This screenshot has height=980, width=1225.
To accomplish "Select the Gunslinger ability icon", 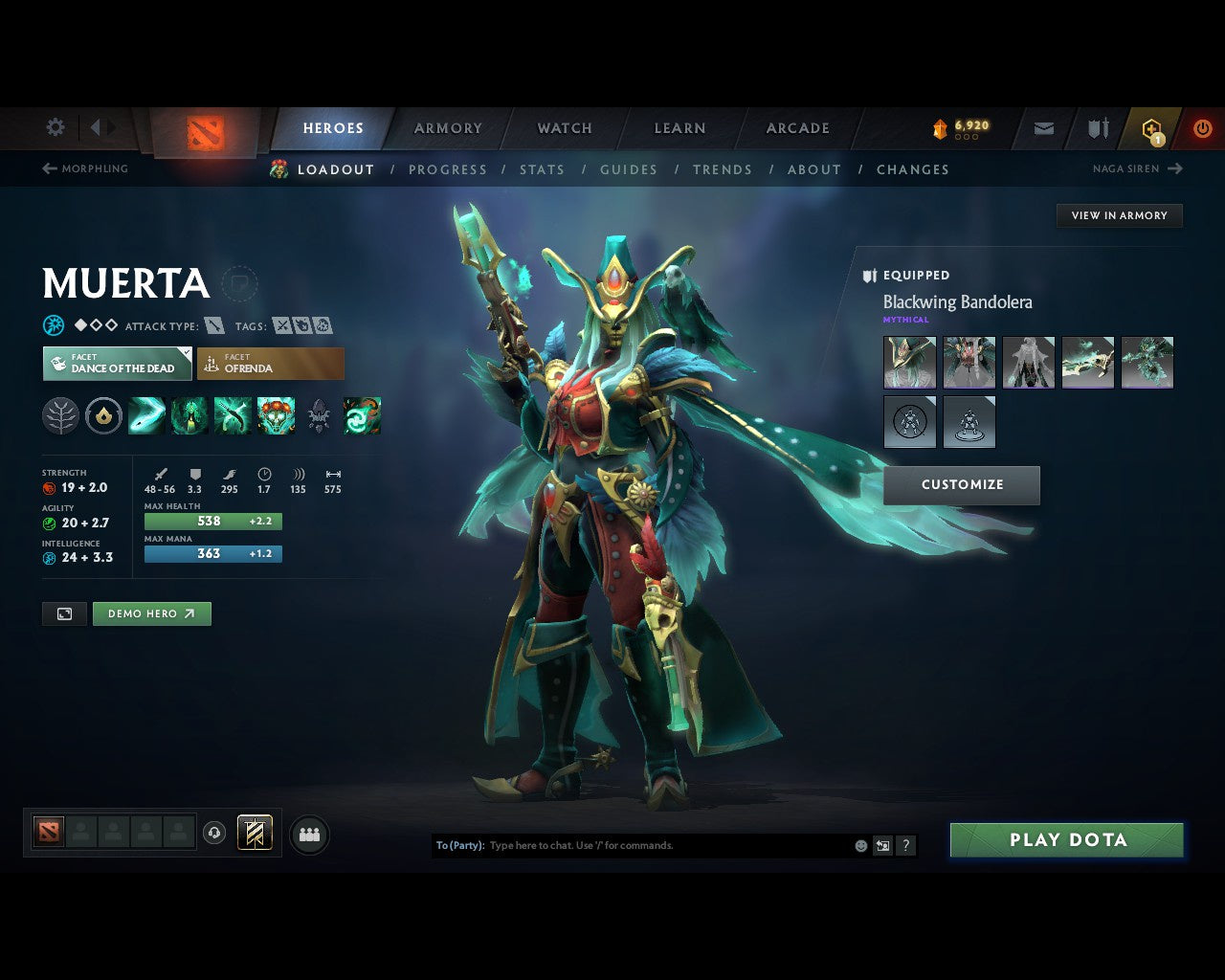I will pyautogui.click(x=233, y=414).
